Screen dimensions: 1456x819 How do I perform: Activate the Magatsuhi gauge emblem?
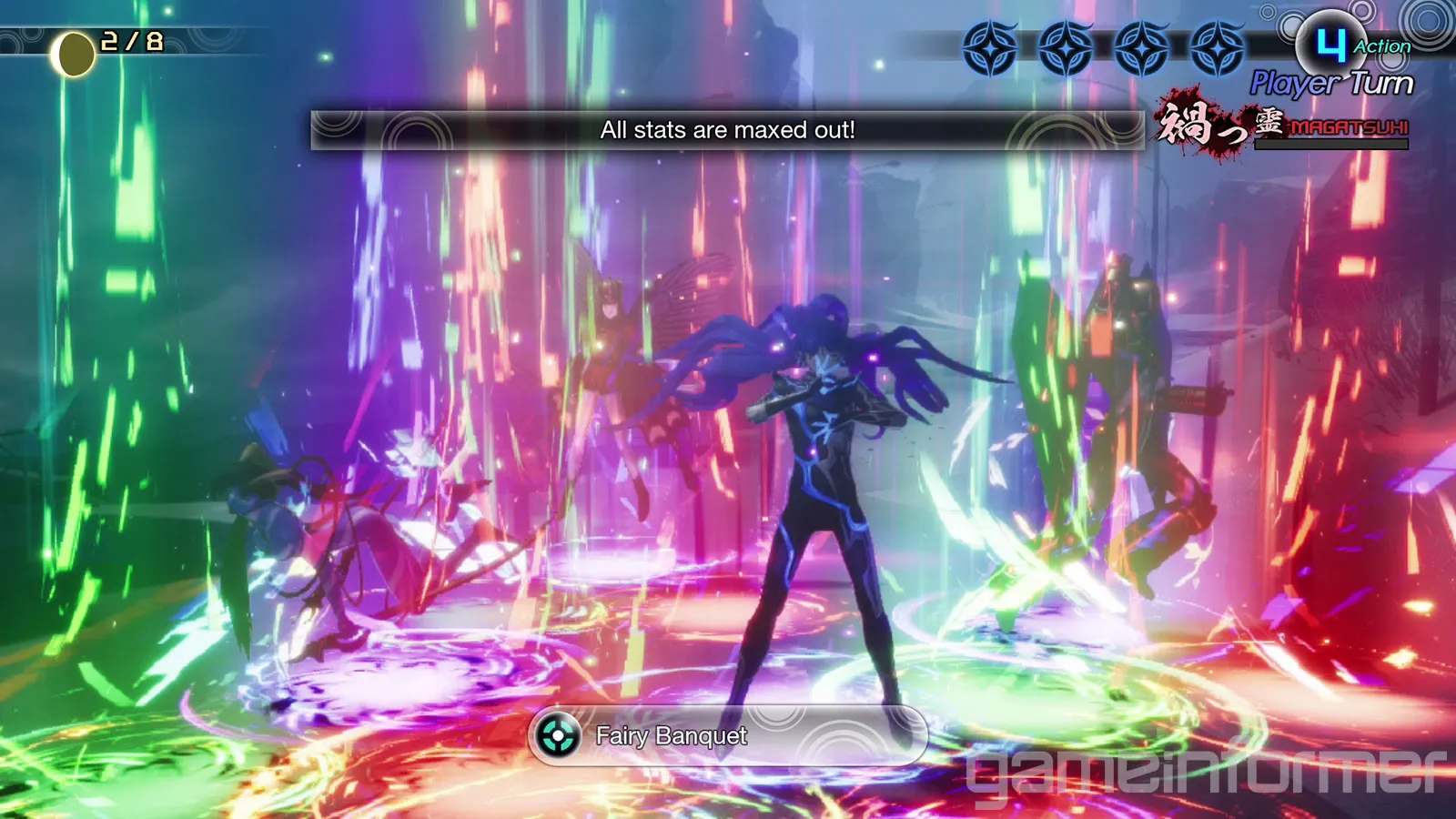point(1283,126)
